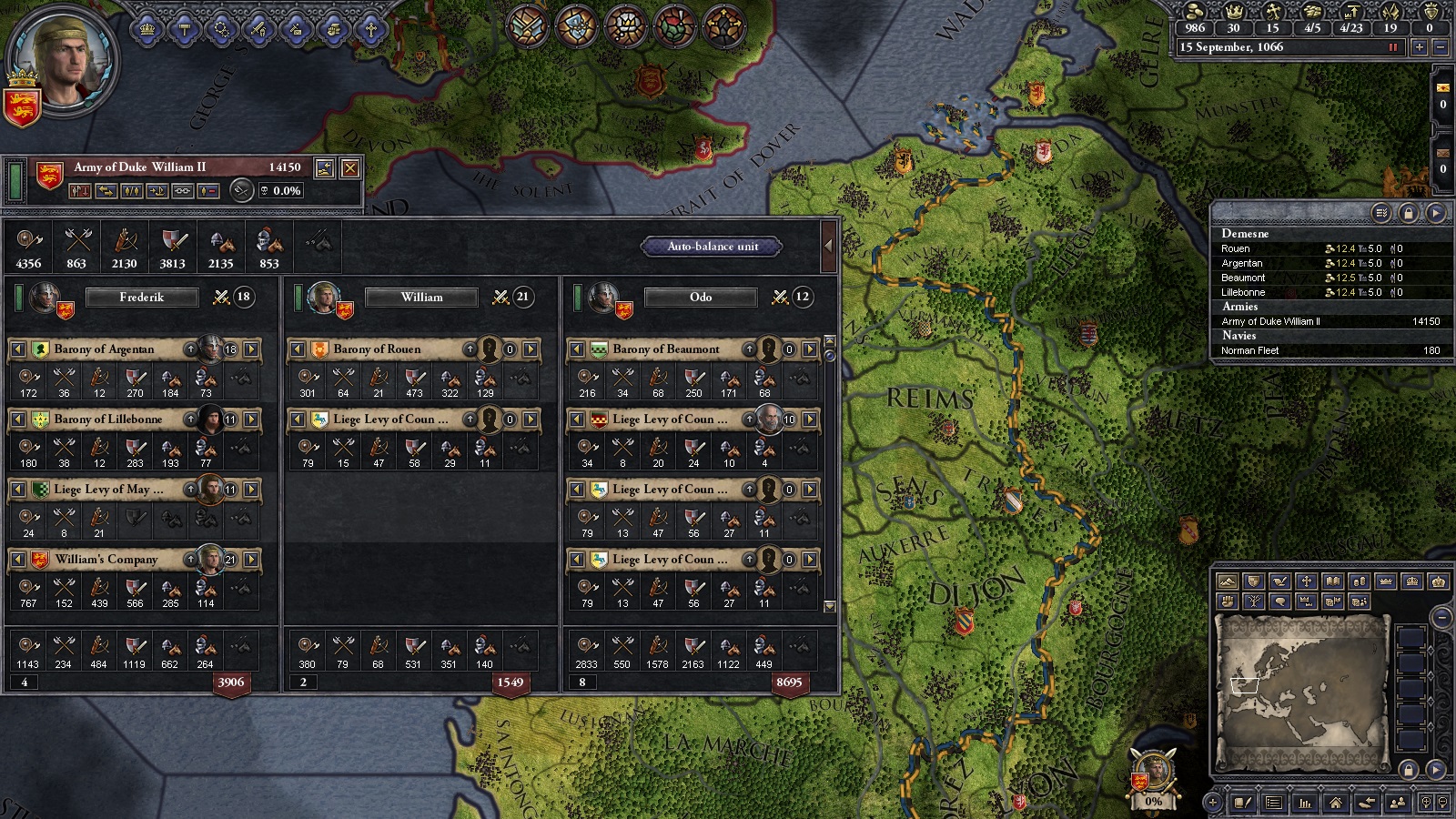Screen dimensions: 1456x819
Task: Select Frederik as left flank commander
Action: click(x=142, y=298)
